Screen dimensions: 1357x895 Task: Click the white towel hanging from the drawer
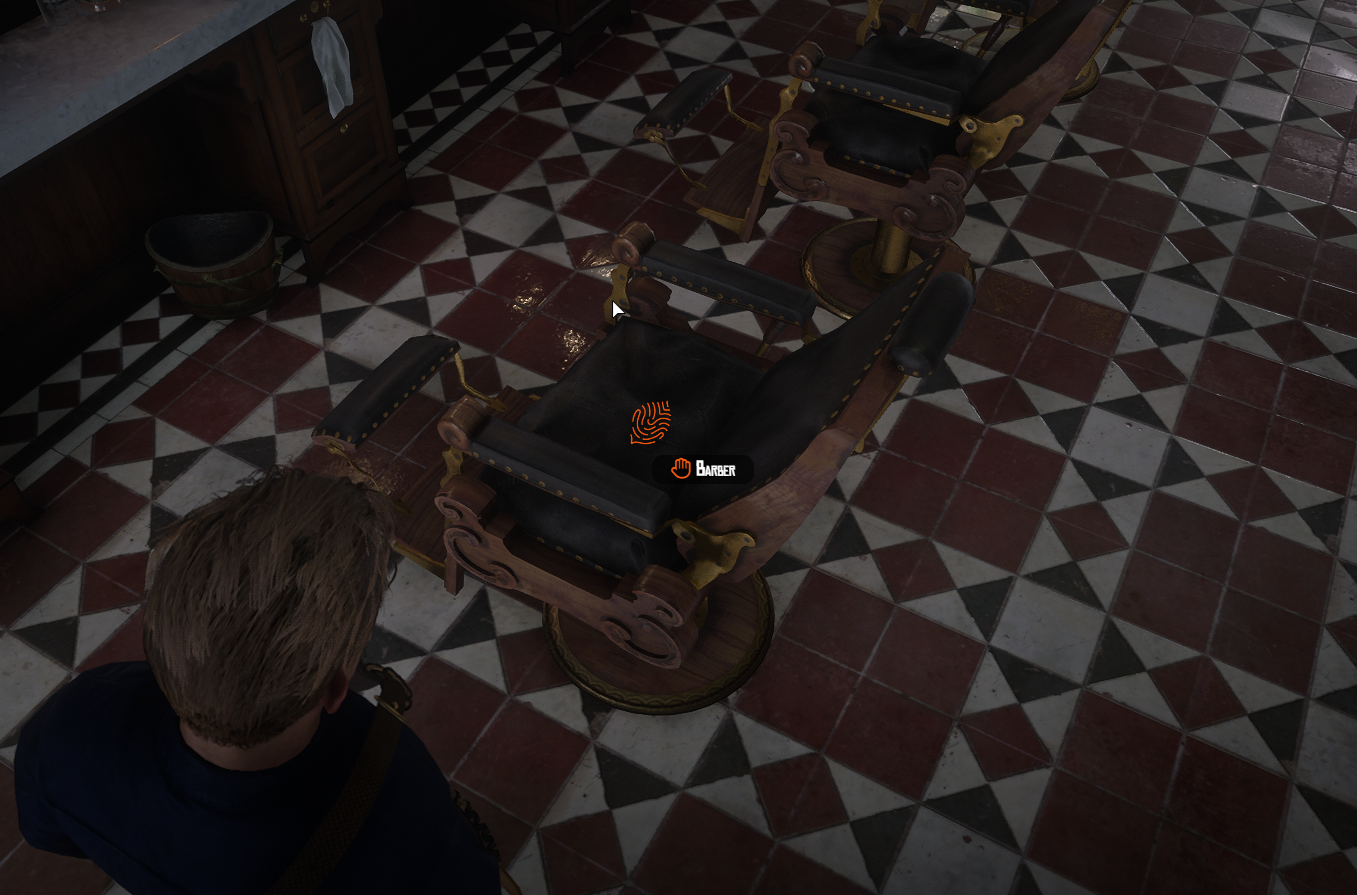(331, 60)
